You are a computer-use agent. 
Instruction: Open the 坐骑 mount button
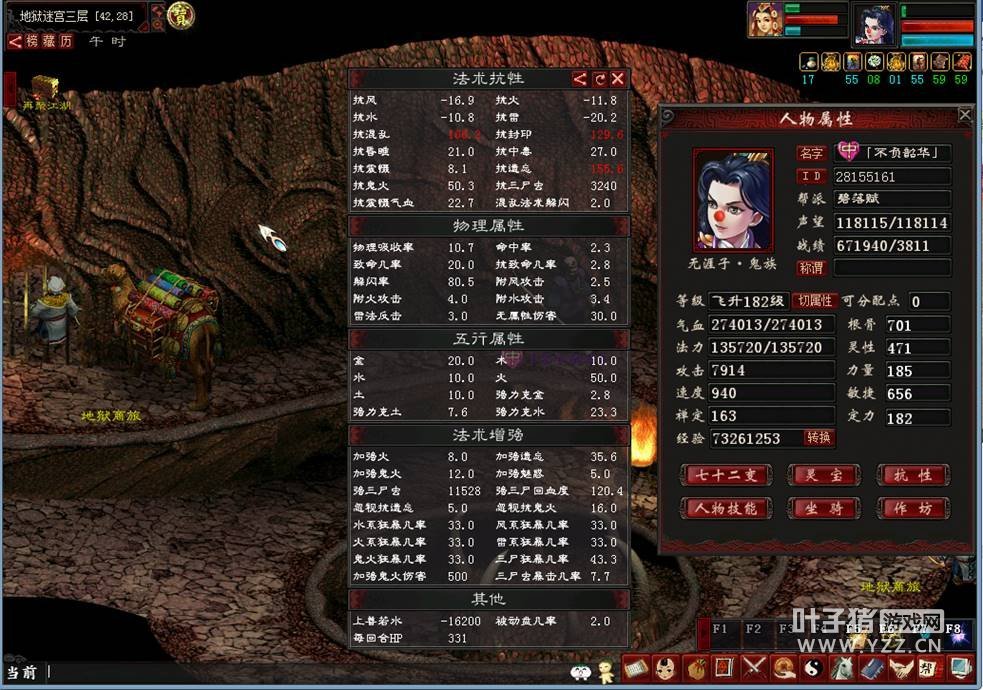pyautogui.click(x=823, y=508)
